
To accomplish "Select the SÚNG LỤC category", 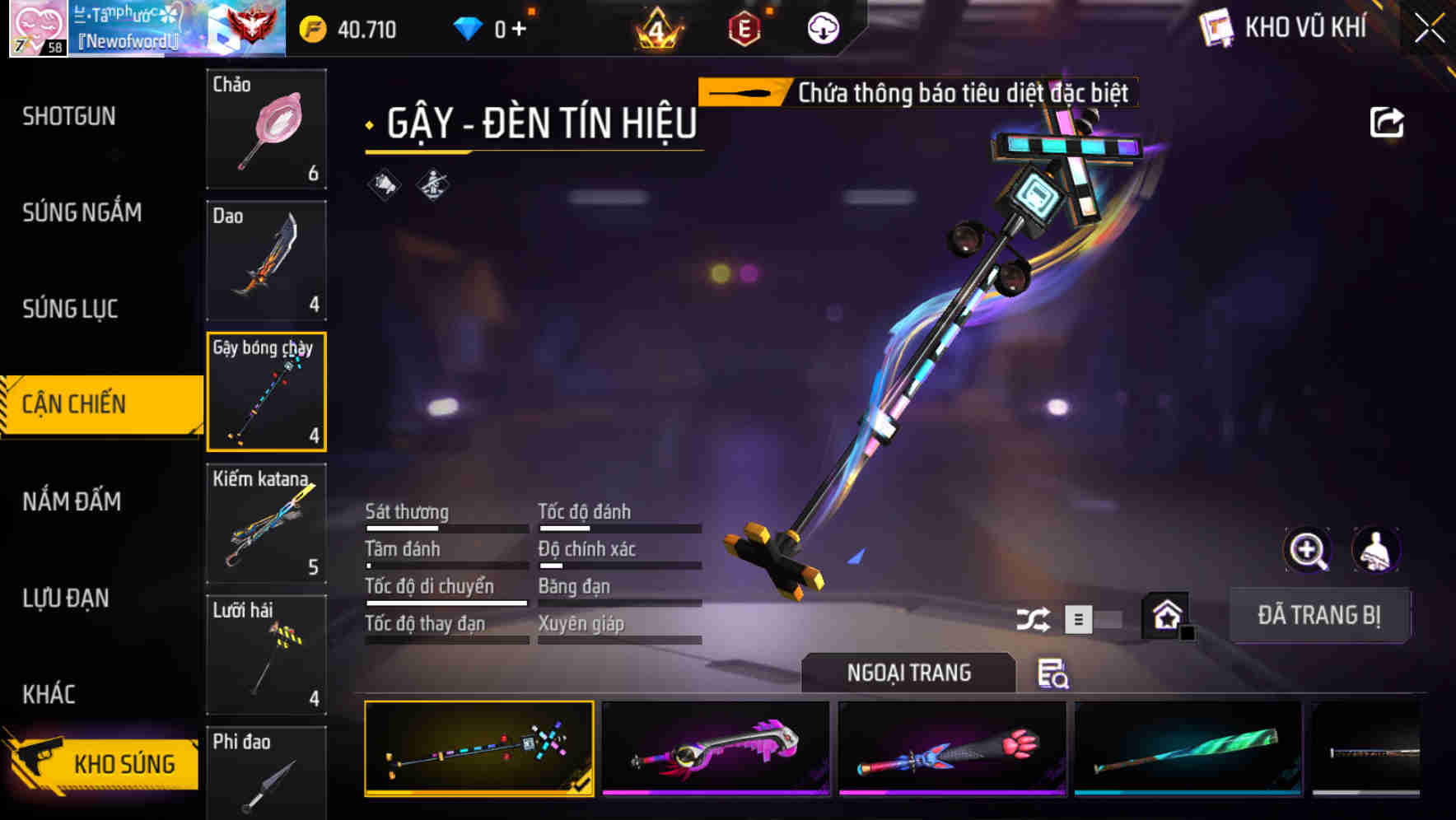I will (70, 309).
